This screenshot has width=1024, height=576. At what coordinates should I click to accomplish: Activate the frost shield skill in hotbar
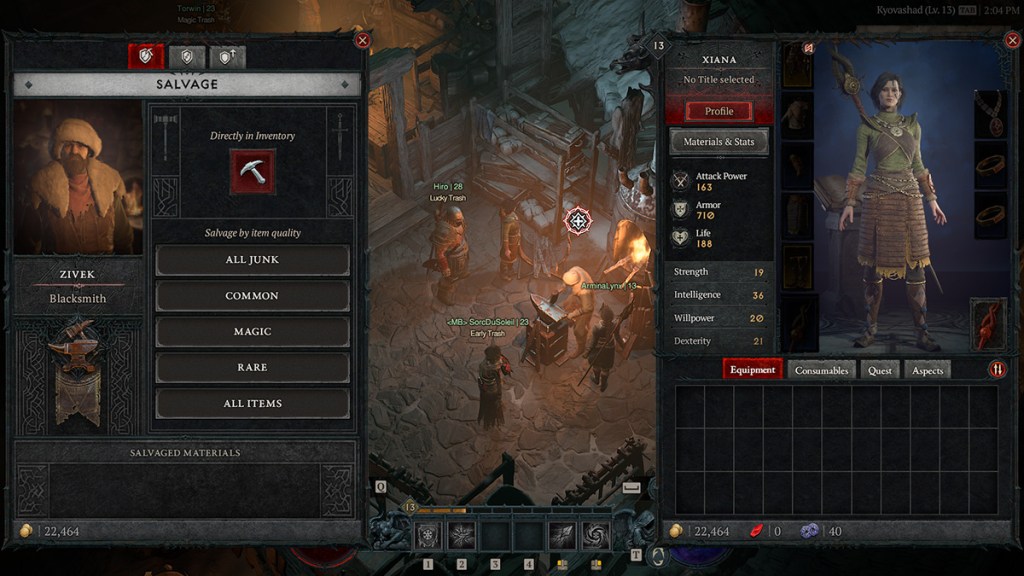click(x=428, y=535)
